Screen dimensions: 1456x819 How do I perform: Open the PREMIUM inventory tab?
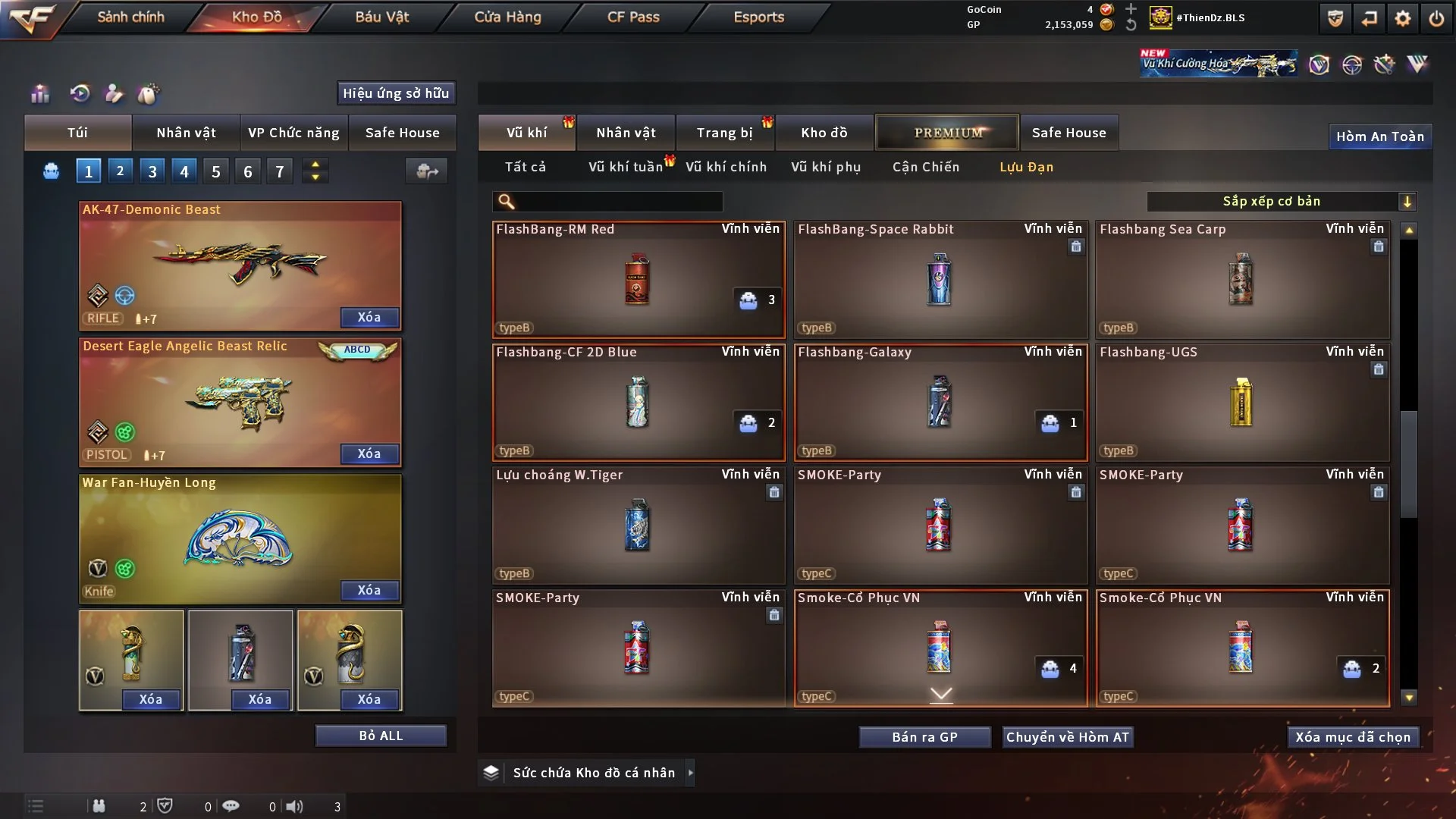point(948,133)
